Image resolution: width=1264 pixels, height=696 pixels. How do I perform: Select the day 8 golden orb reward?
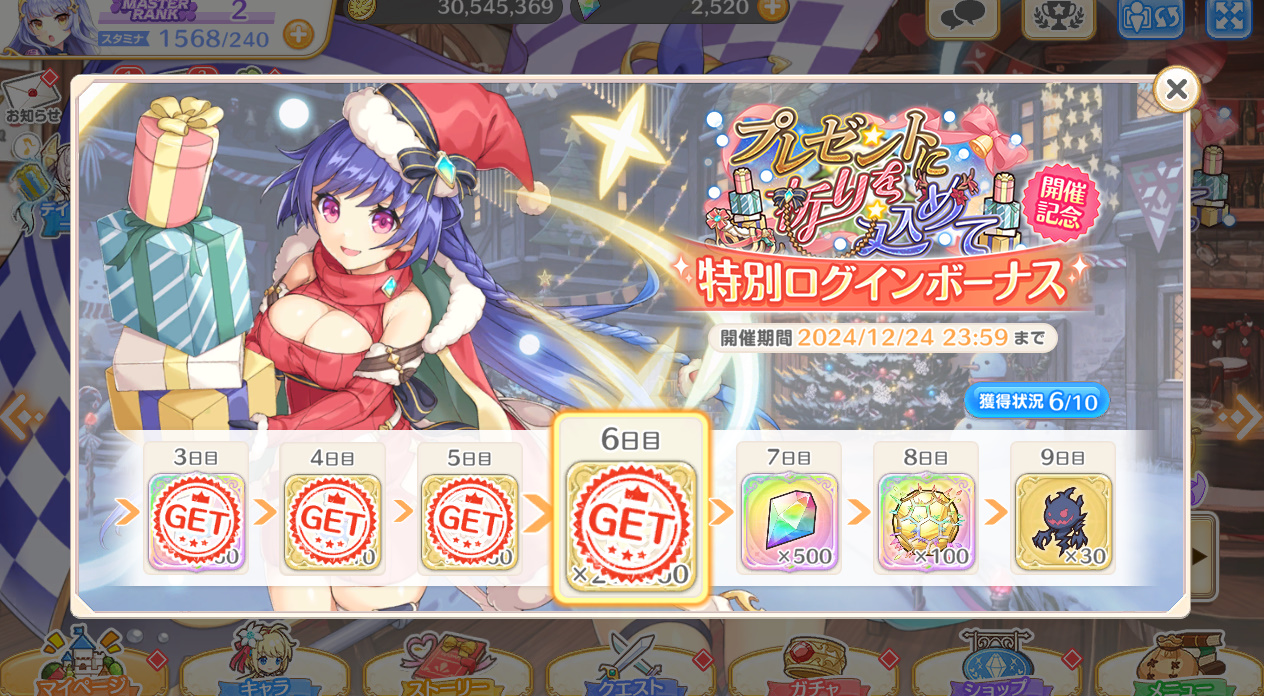pos(926,522)
